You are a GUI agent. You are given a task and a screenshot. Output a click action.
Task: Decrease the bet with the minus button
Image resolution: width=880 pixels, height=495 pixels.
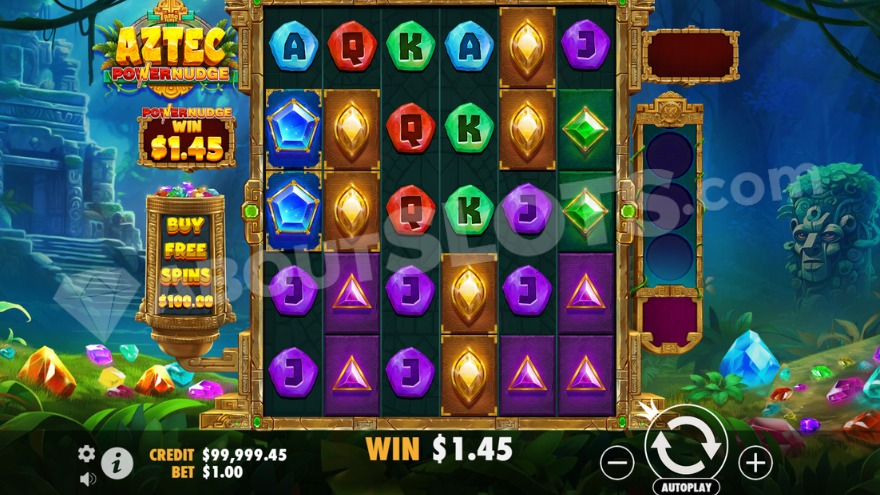[x=619, y=462]
